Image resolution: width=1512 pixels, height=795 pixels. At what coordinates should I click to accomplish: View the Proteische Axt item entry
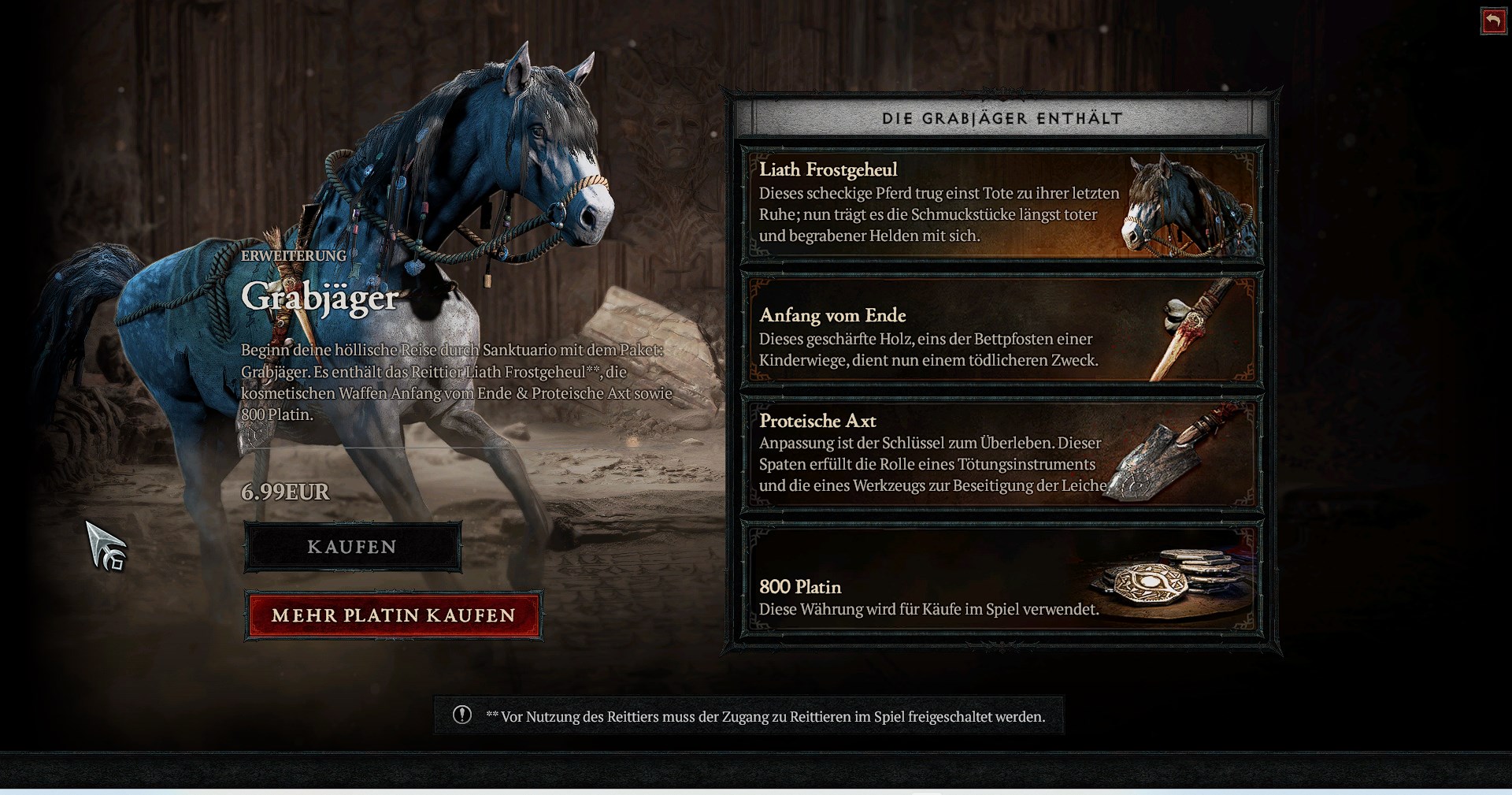click(x=1001, y=454)
